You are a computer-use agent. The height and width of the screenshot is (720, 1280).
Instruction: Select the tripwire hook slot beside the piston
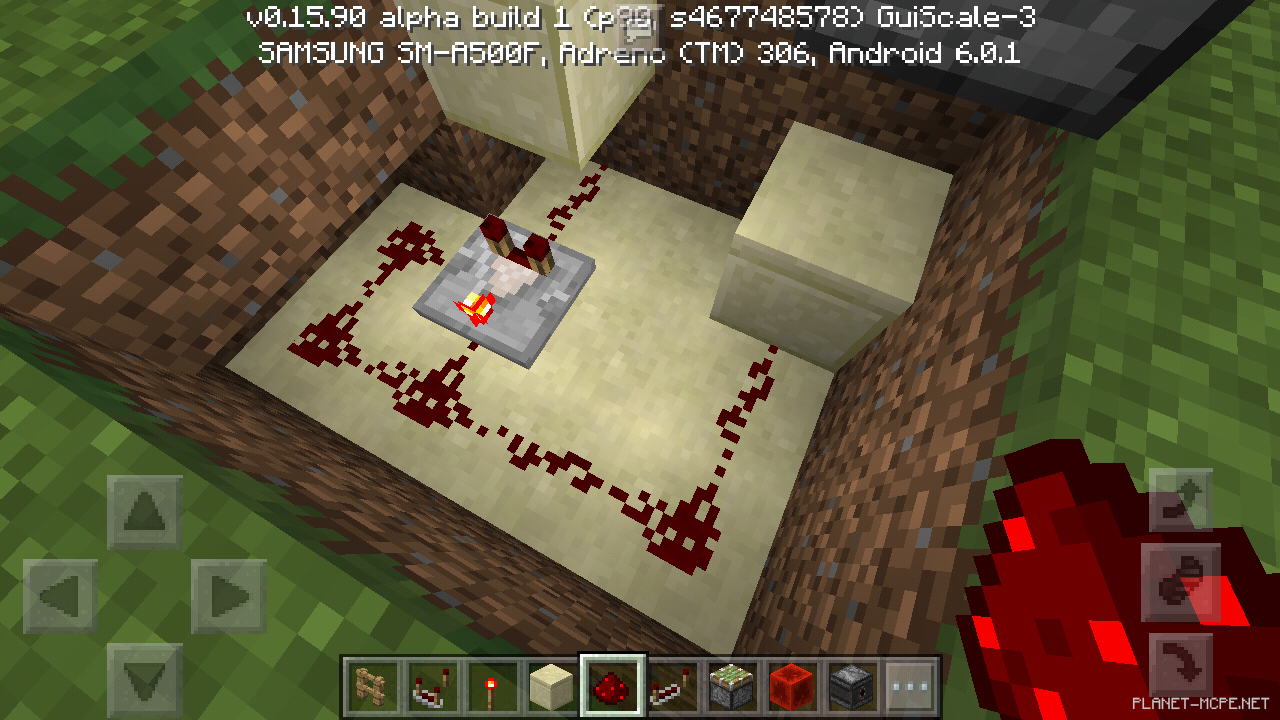click(x=673, y=687)
